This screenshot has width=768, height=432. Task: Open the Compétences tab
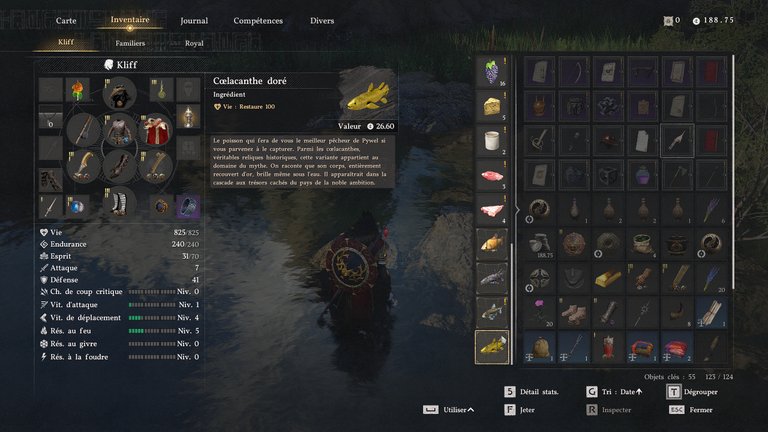click(258, 20)
